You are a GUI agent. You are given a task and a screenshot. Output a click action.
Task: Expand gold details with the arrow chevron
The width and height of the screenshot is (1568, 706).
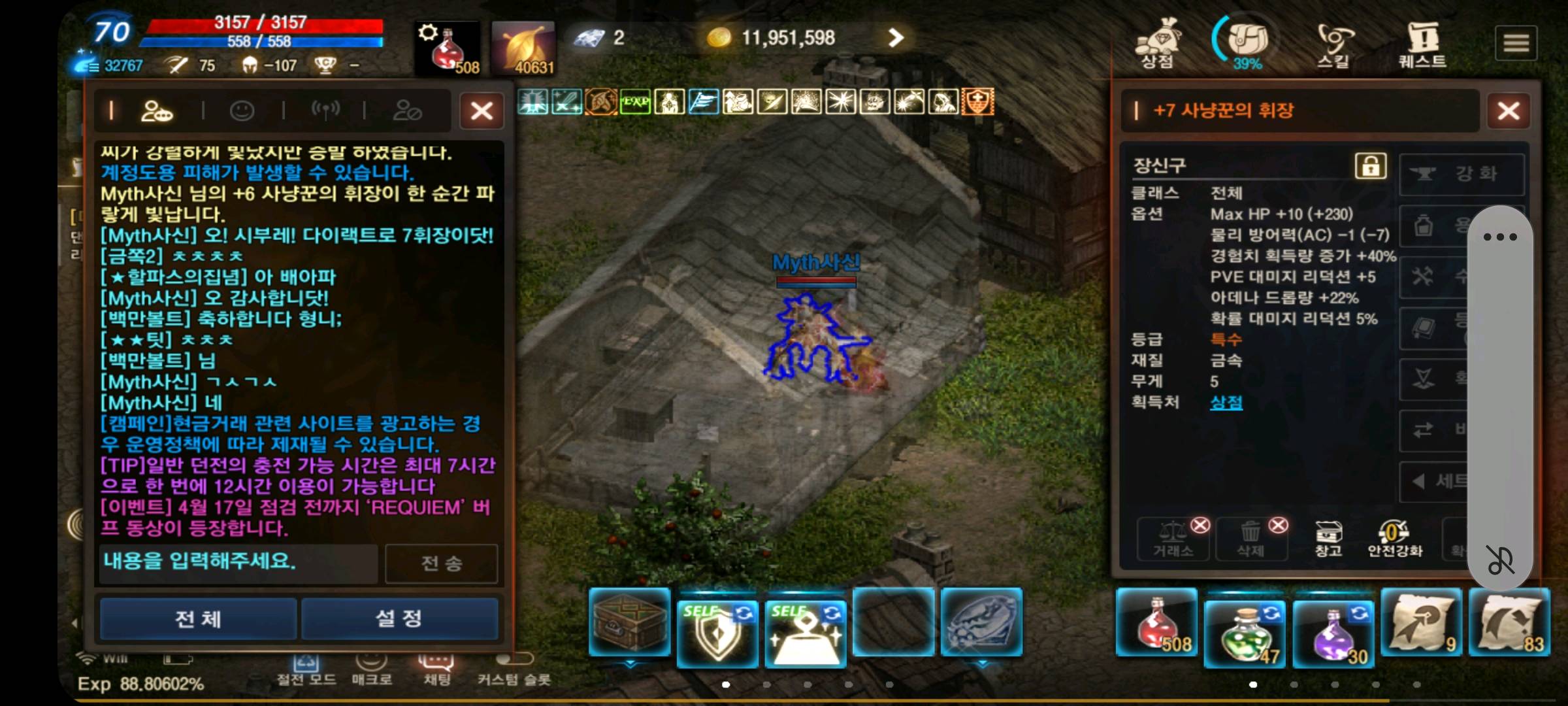coord(896,37)
